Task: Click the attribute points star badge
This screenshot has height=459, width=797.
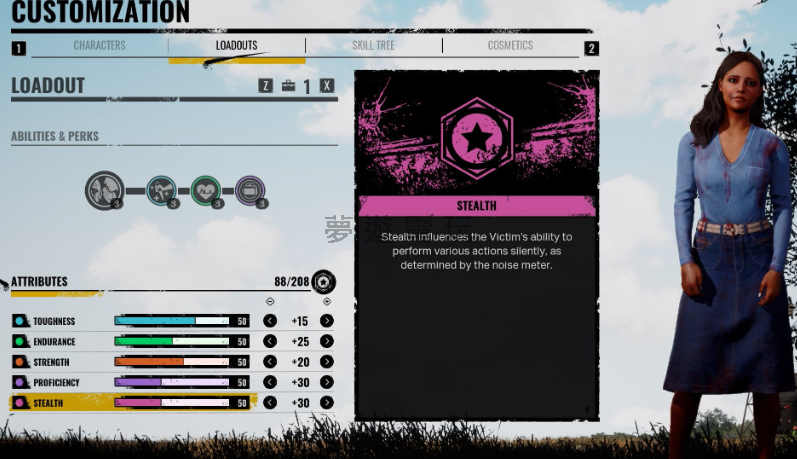Action: [323, 282]
